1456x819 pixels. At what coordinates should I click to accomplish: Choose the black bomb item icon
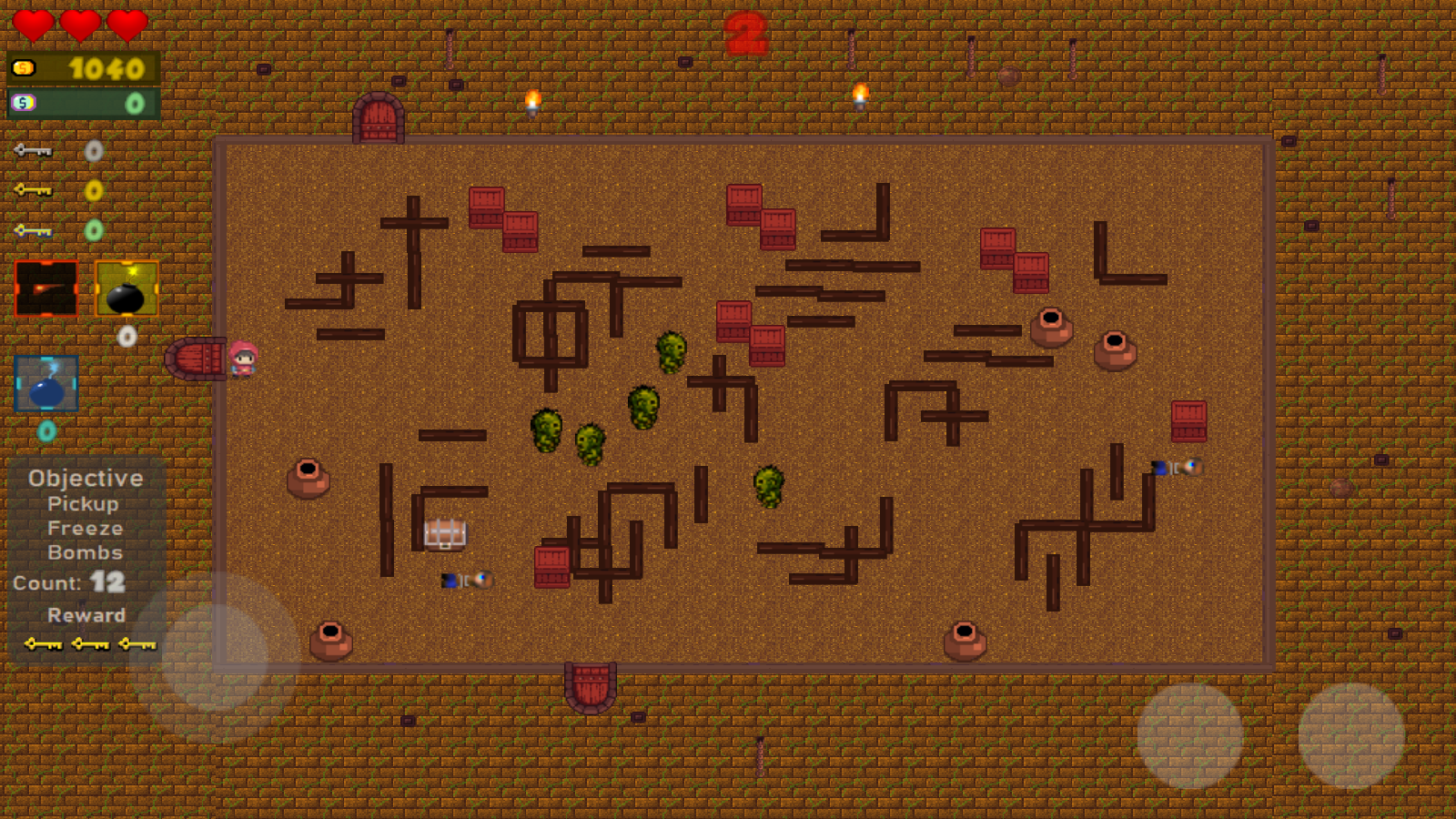tap(126, 288)
